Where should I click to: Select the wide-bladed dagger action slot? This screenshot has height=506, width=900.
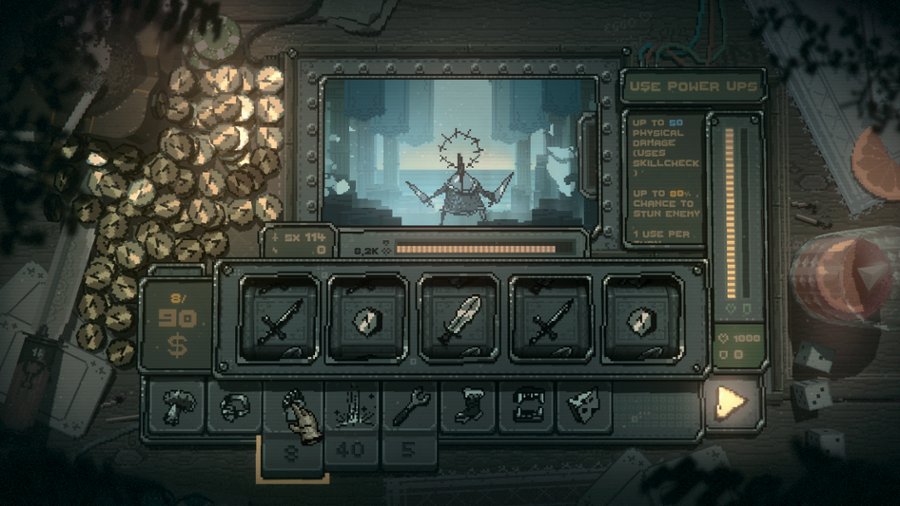click(457, 322)
